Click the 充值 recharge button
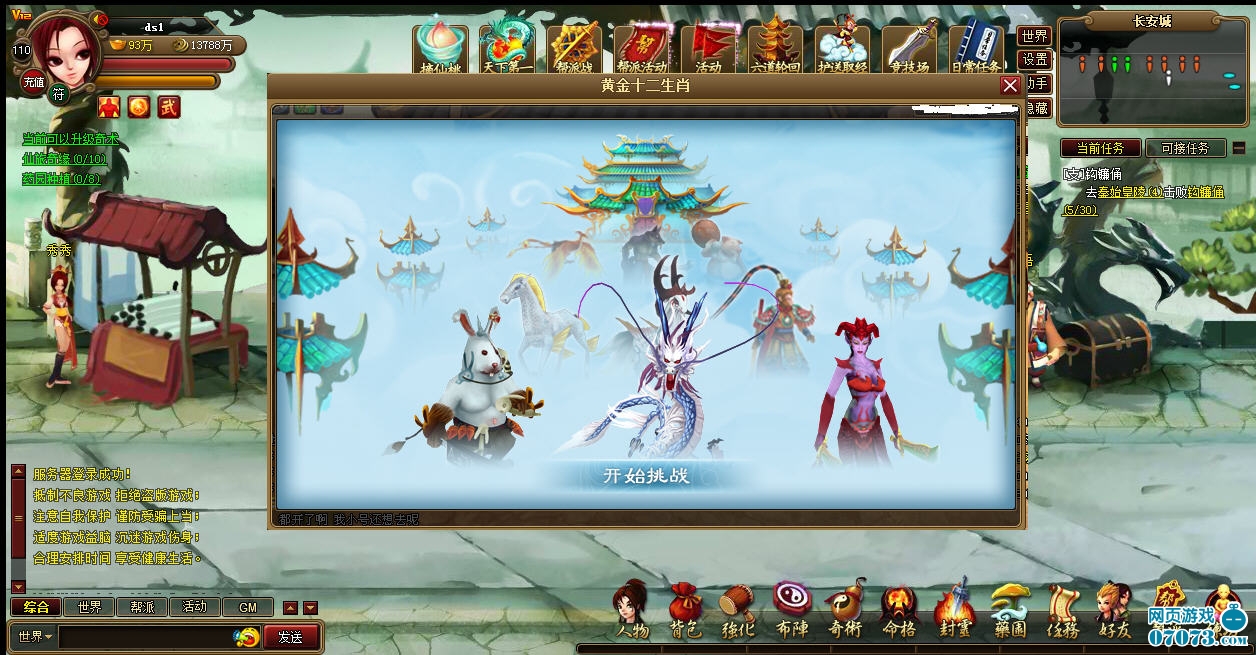Screen dimensions: 1256x655 pyautogui.click(x=33, y=83)
